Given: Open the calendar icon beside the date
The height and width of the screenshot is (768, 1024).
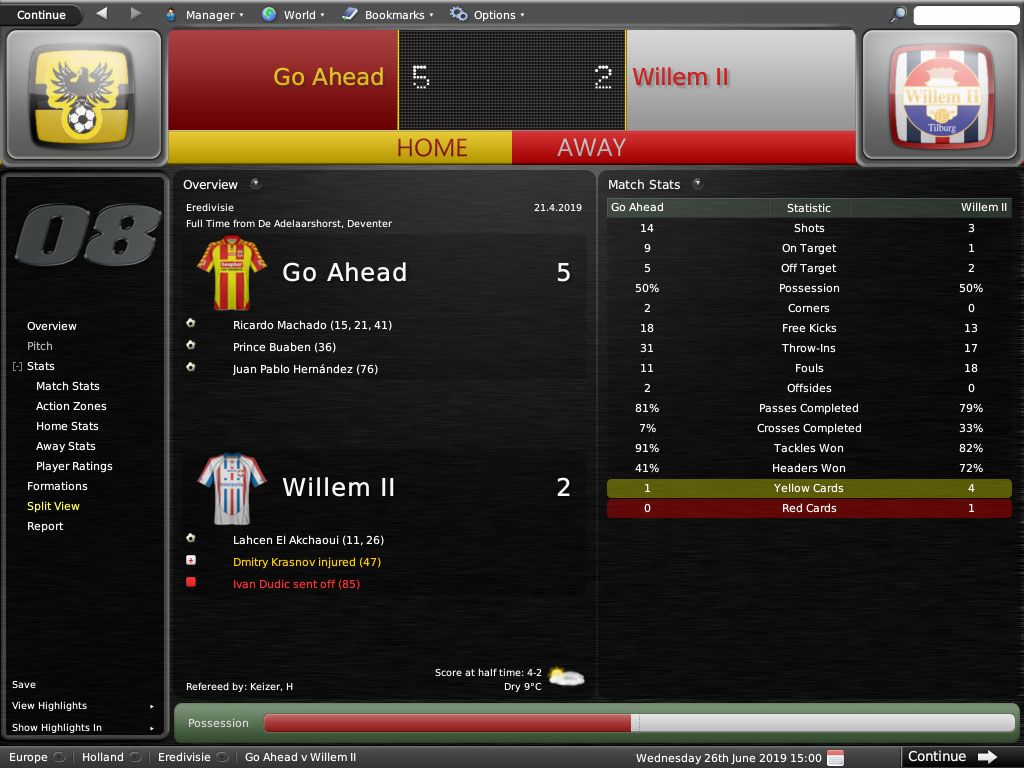Looking at the screenshot, I should (836, 757).
